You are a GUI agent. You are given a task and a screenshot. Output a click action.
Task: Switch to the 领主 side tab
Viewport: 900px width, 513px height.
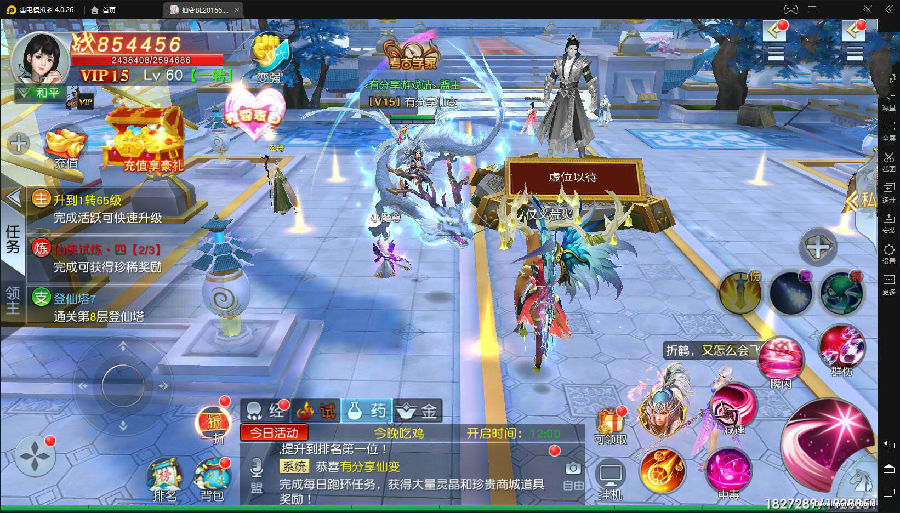[13, 302]
